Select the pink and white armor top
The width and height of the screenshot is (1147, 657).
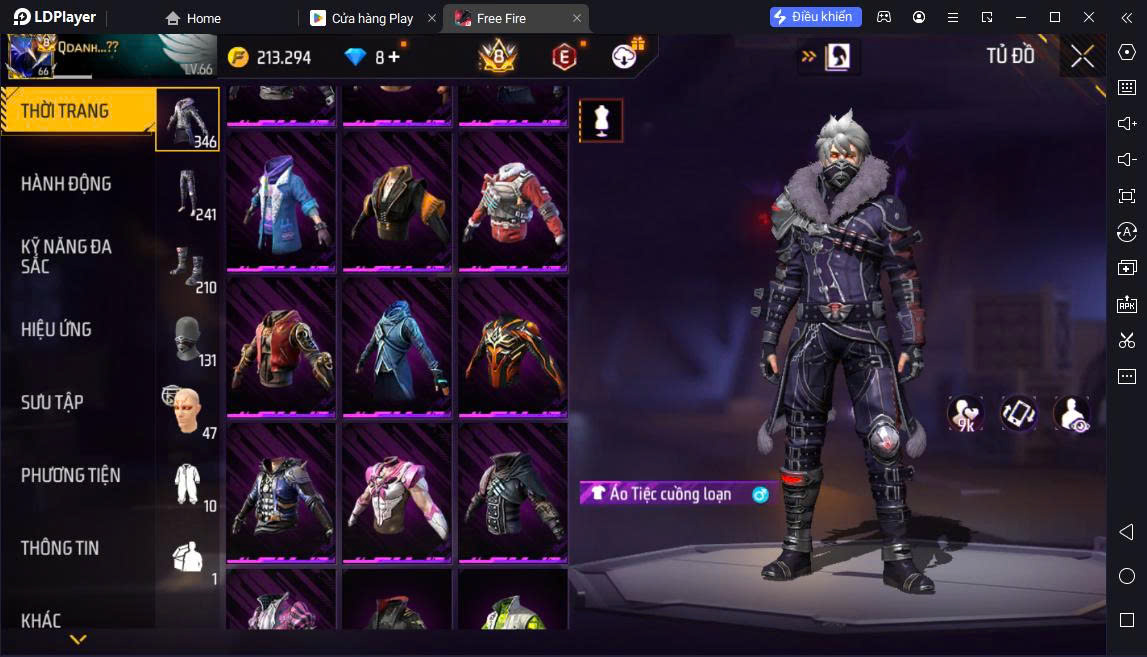(397, 492)
